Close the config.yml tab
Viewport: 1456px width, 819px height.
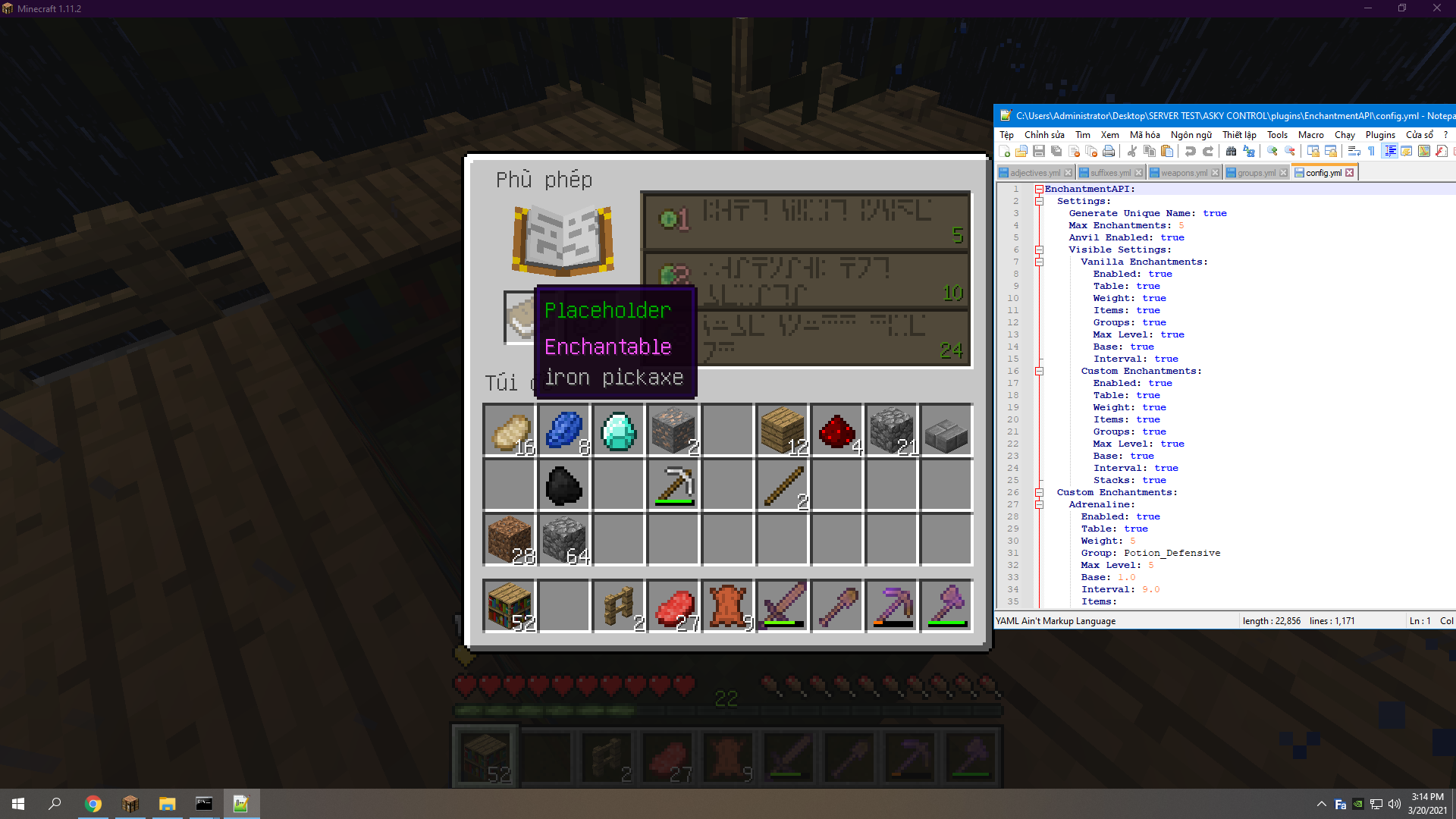point(1351,172)
